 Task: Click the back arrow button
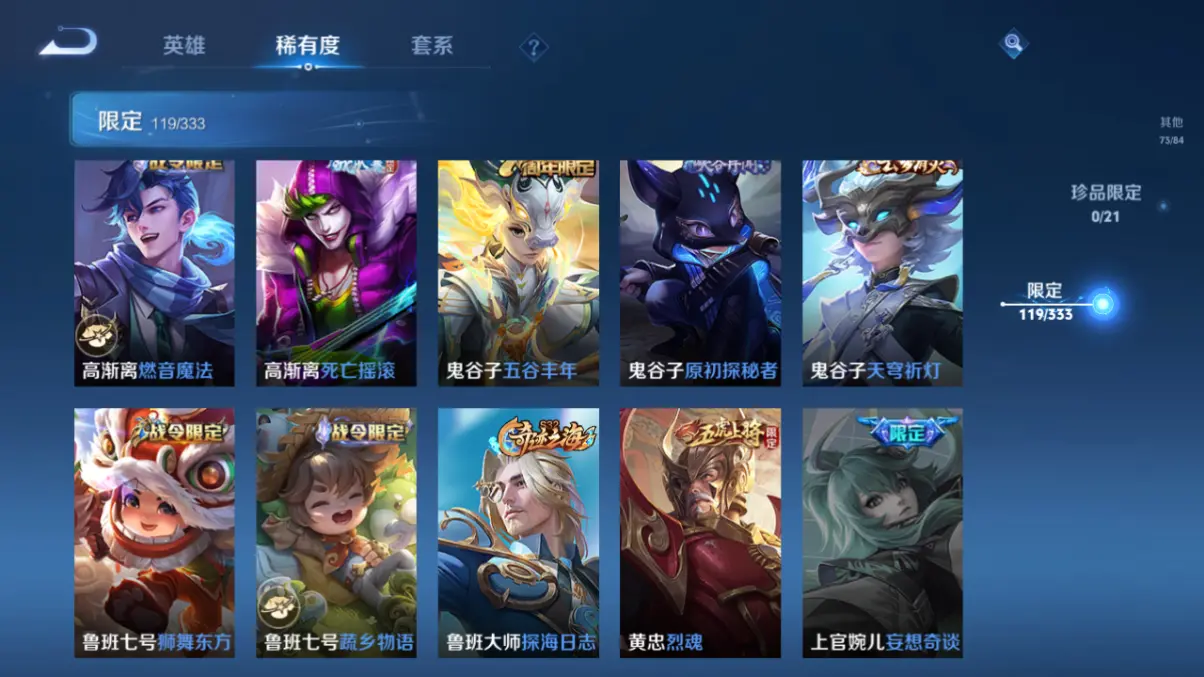(x=68, y=43)
